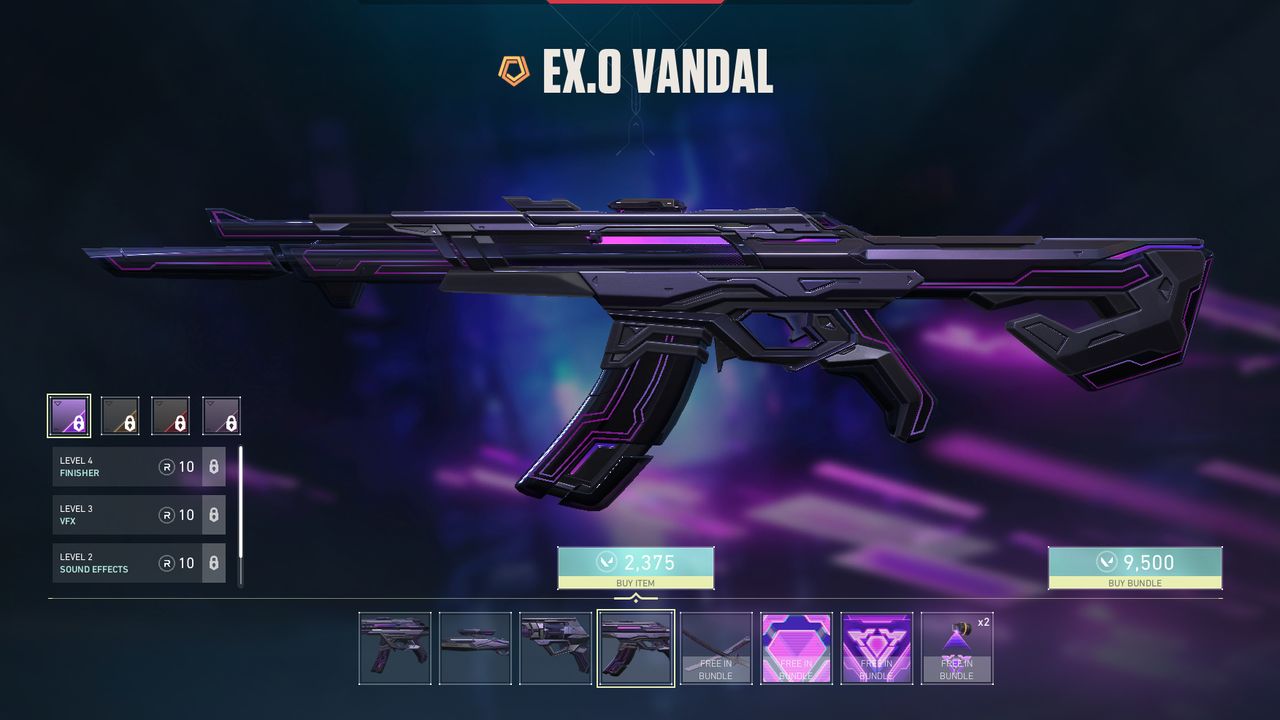Select the gold color variant of the skin
The image size is (1280, 720).
[119, 413]
